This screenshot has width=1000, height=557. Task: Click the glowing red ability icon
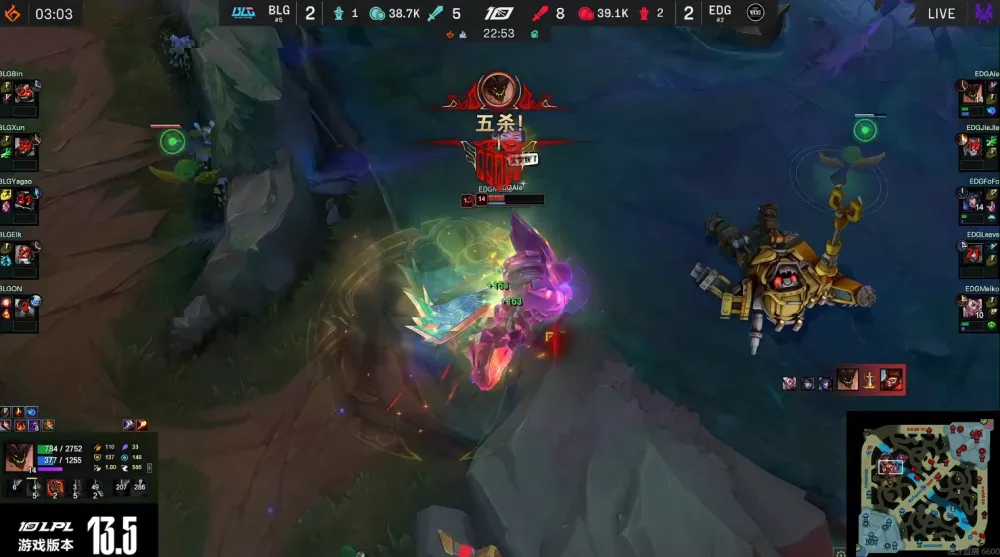pyautogui.click(x=56, y=487)
